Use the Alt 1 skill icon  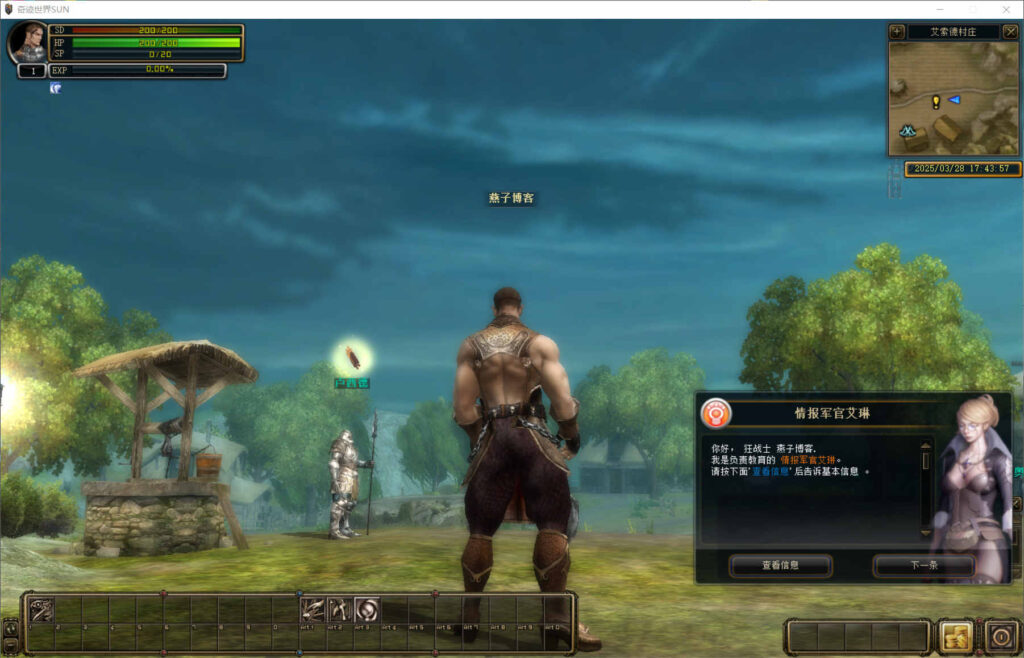pyautogui.click(x=313, y=609)
